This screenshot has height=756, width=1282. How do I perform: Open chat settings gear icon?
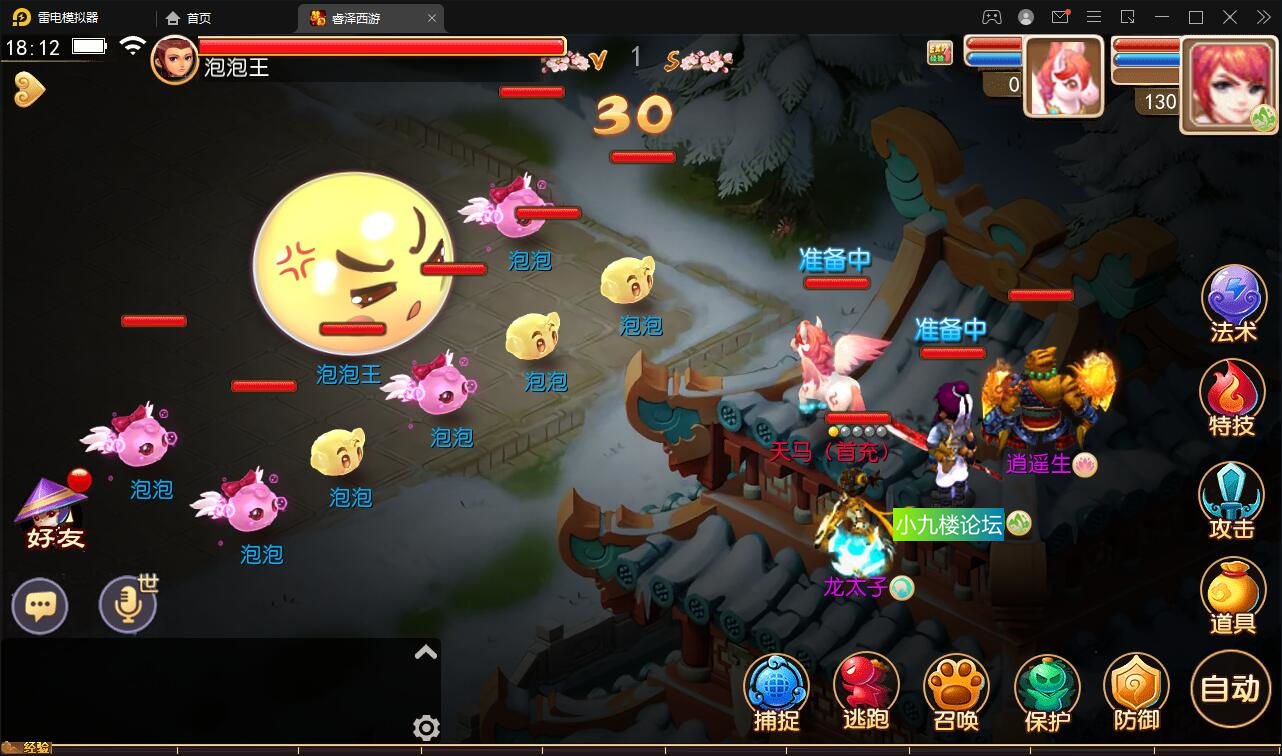click(x=426, y=727)
